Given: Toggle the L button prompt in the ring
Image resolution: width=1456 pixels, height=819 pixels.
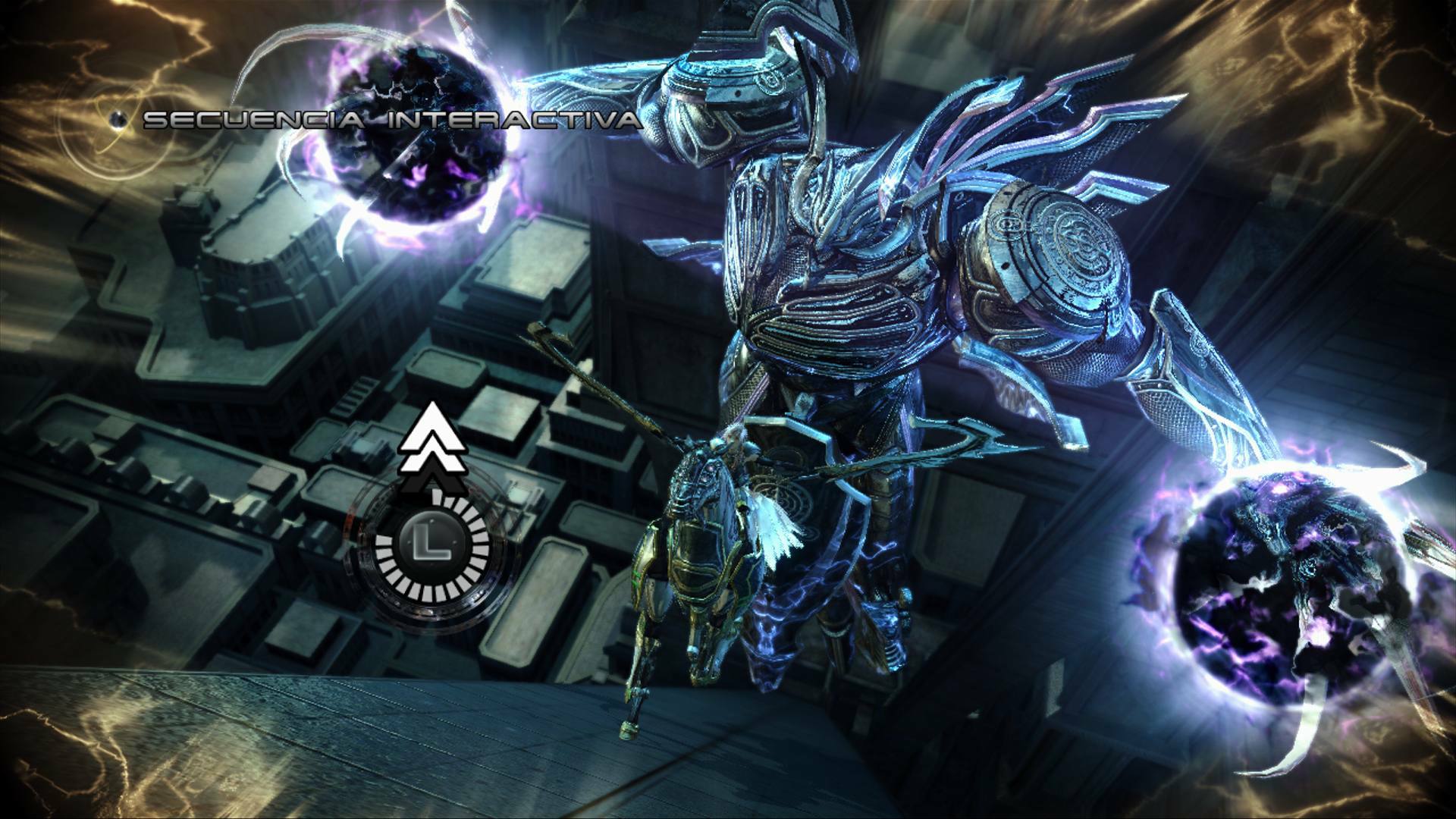Looking at the screenshot, I should tap(431, 541).
